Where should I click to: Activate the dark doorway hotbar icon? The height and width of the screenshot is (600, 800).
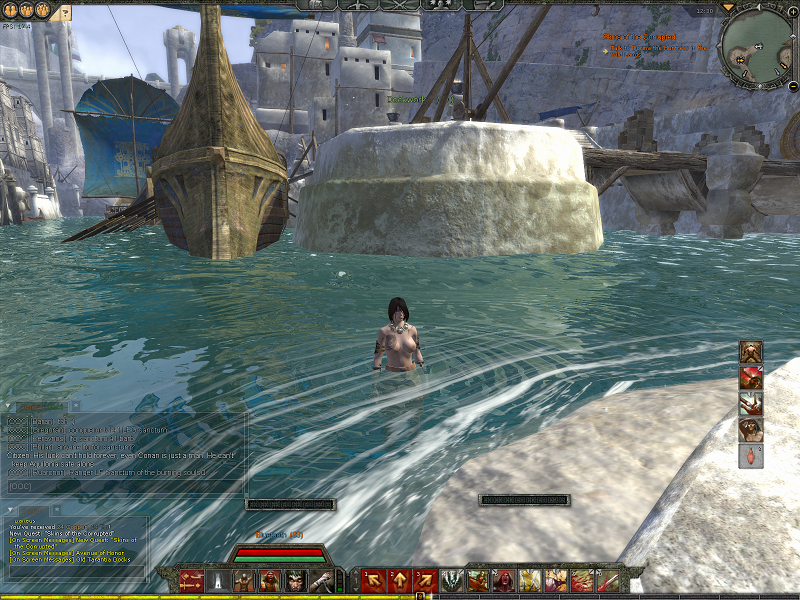[218, 579]
